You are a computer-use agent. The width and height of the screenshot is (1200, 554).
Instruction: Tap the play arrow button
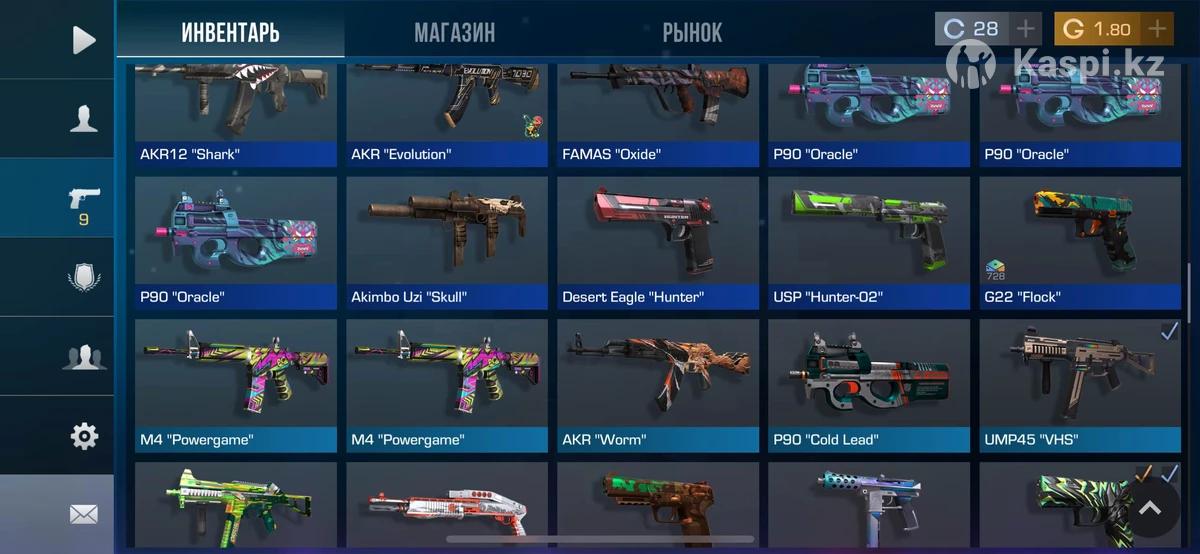click(84, 40)
